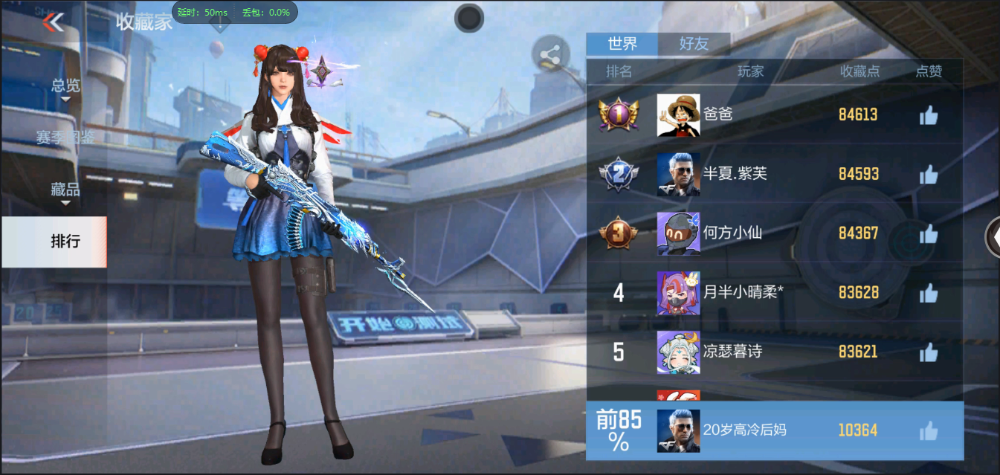Image resolution: width=1000 pixels, height=475 pixels.
Task: Click the dark circular button at top center
Action: coord(469,17)
